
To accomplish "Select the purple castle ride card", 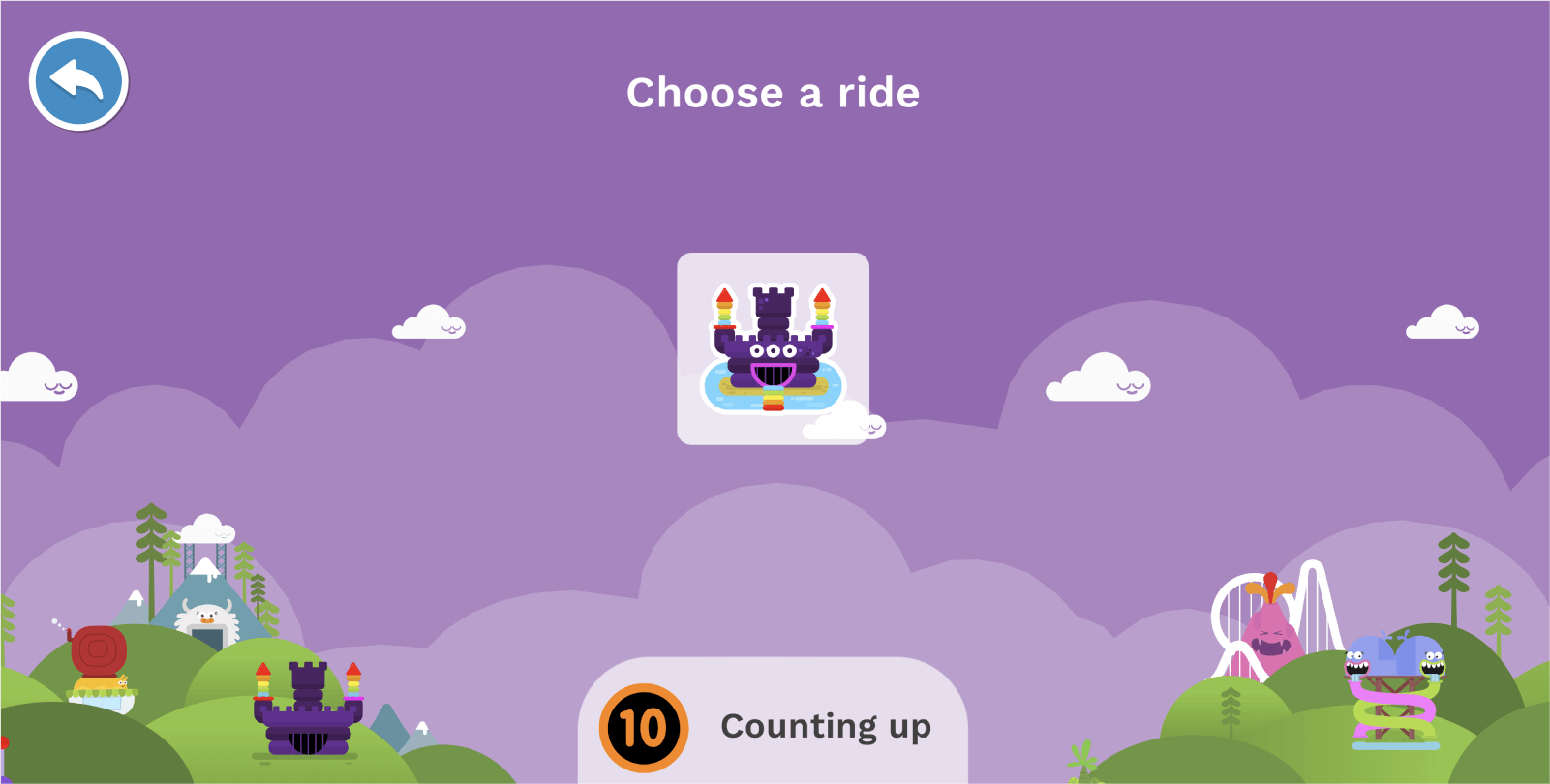I will point(774,348).
